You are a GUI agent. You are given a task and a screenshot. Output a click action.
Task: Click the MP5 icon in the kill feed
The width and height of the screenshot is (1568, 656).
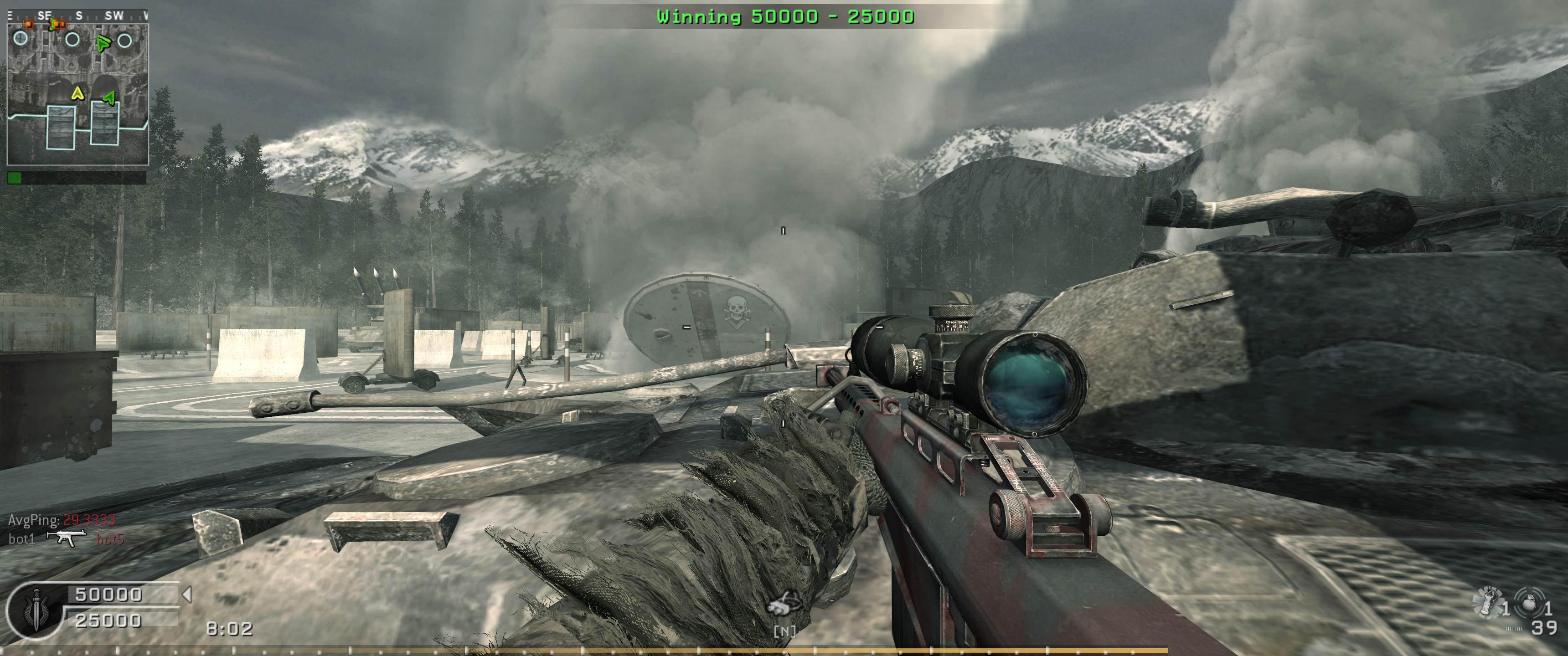(67, 538)
